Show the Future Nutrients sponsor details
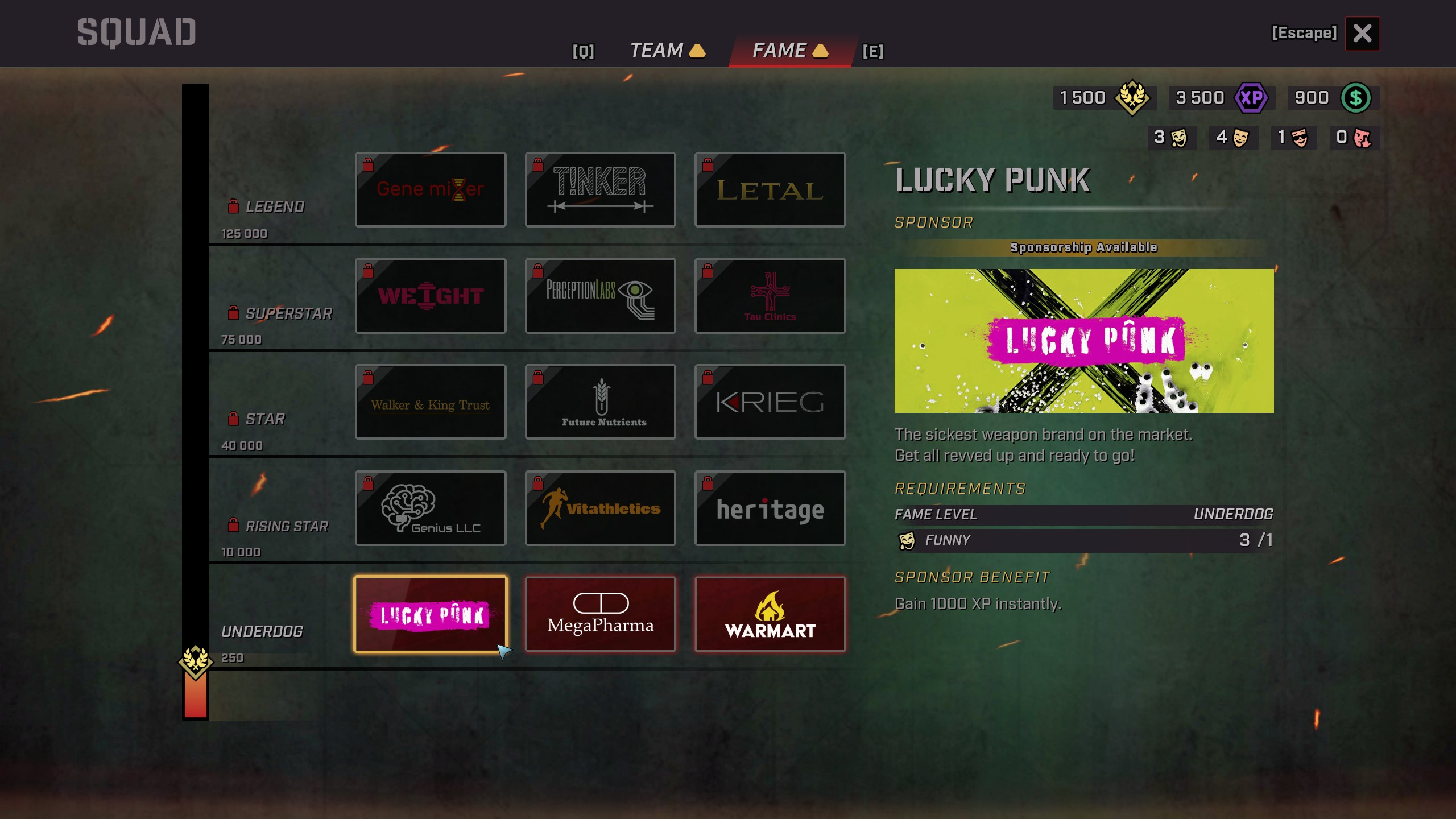This screenshot has width=1456, height=819. point(600,402)
